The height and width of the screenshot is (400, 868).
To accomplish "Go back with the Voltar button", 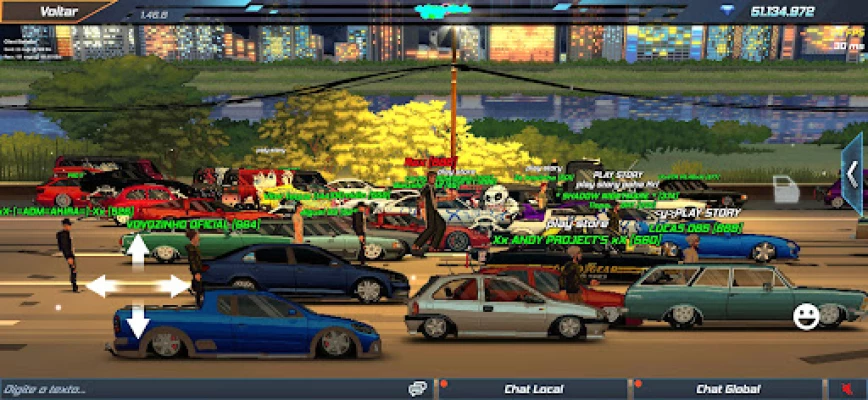I will pyautogui.click(x=56, y=11).
